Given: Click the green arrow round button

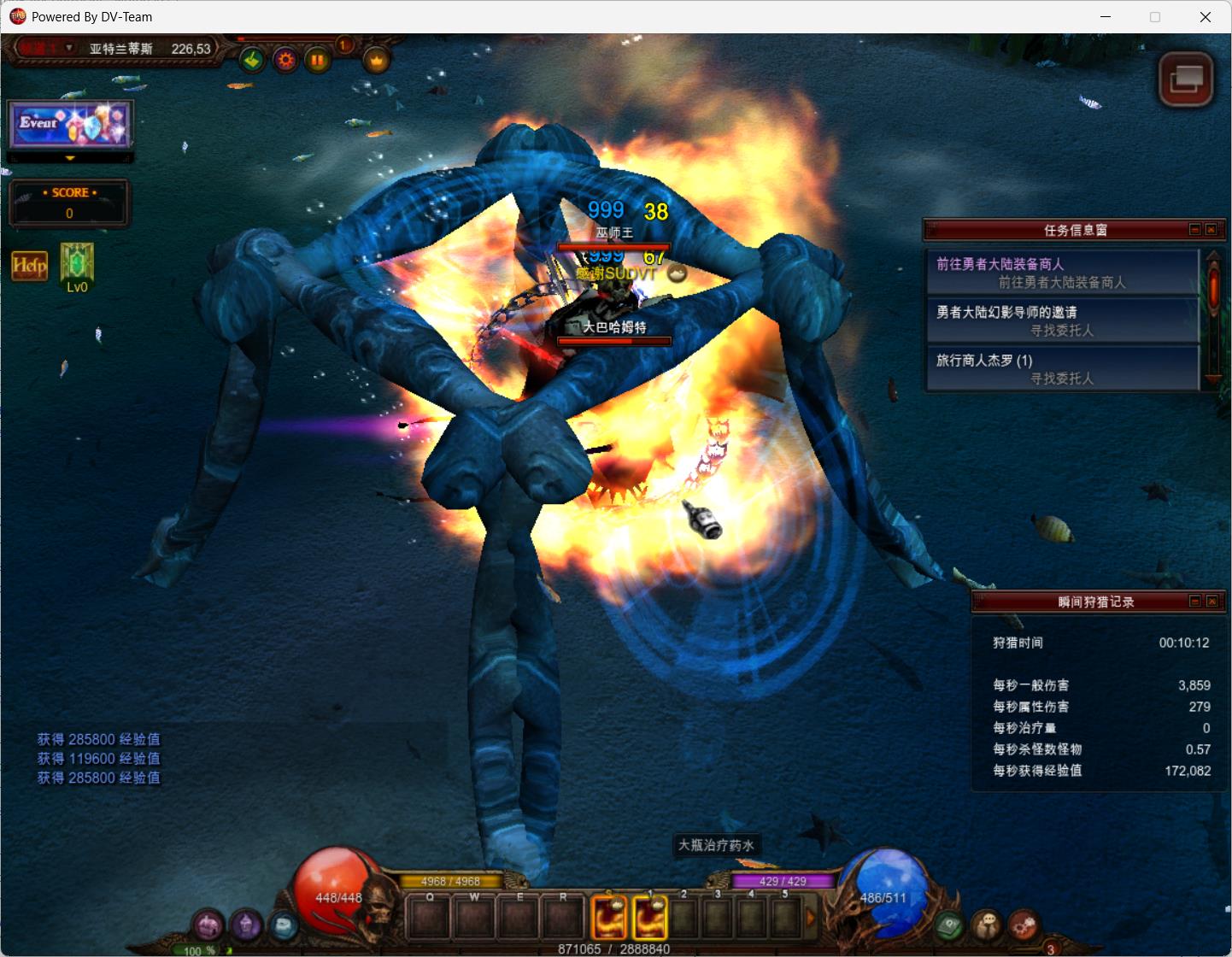Looking at the screenshot, I should (x=252, y=60).
